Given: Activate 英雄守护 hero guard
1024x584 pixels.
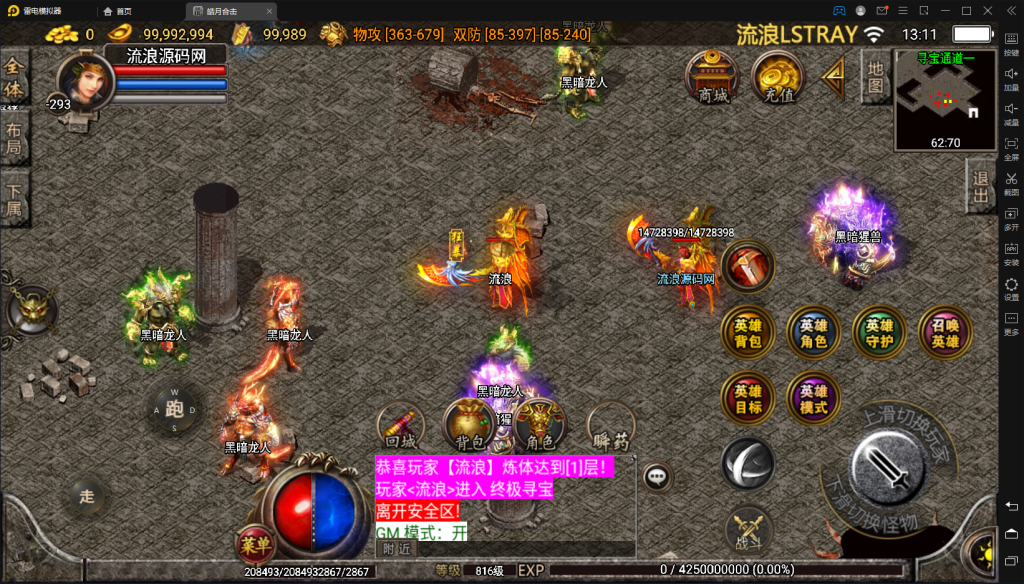Looking at the screenshot, I should pyautogui.click(x=880, y=333).
